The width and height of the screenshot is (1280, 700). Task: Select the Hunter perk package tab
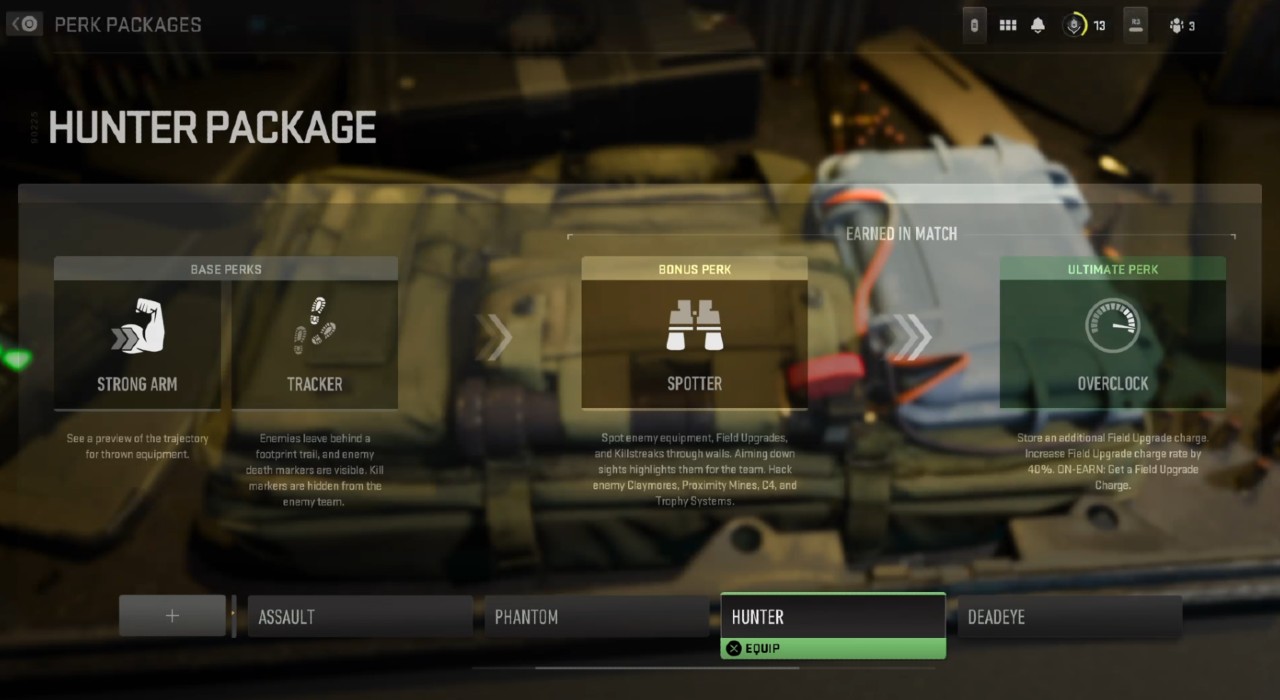833,616
